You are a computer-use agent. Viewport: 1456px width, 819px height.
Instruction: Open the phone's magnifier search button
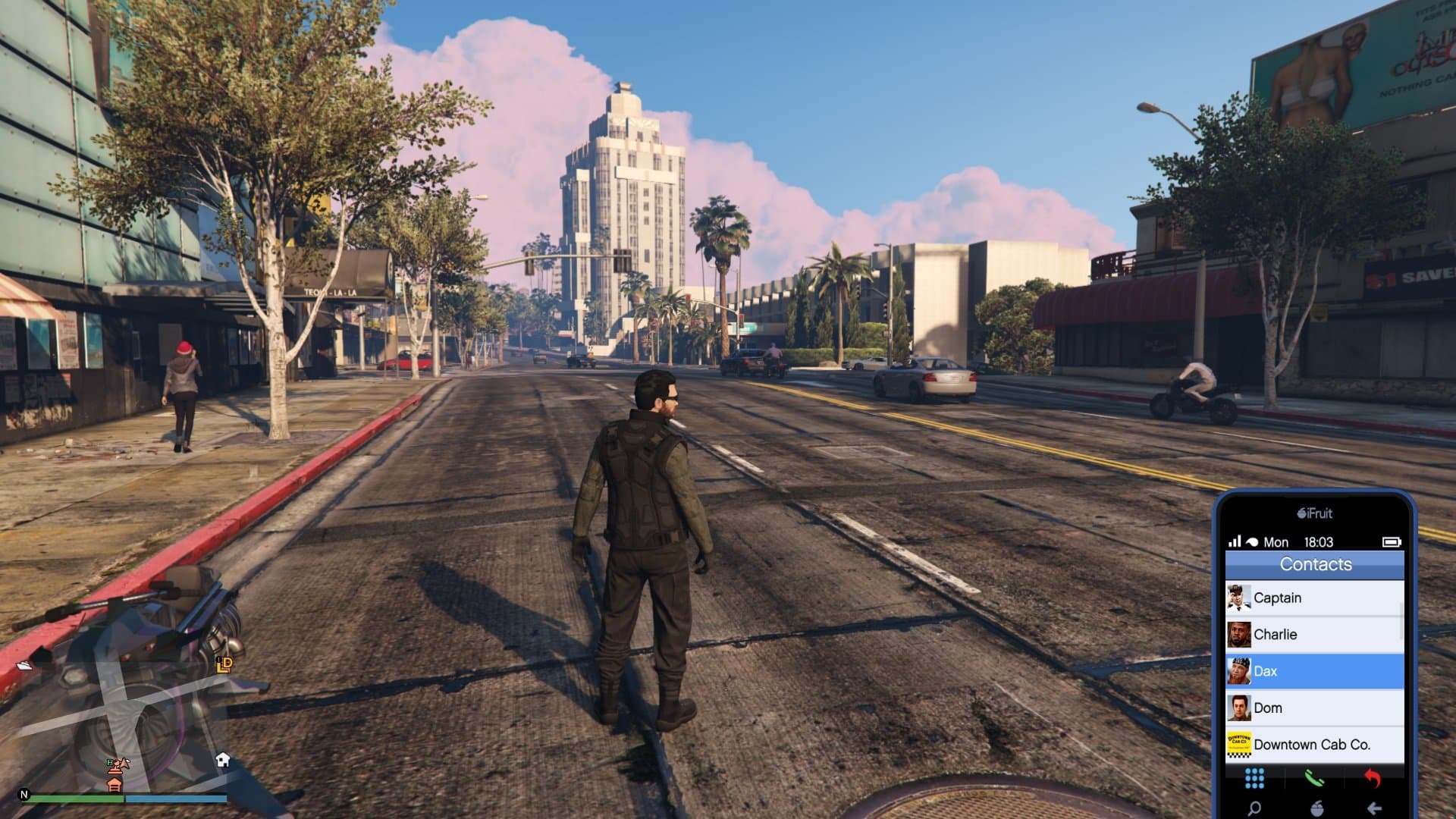pyautogui.click(x=1254, y=808)
